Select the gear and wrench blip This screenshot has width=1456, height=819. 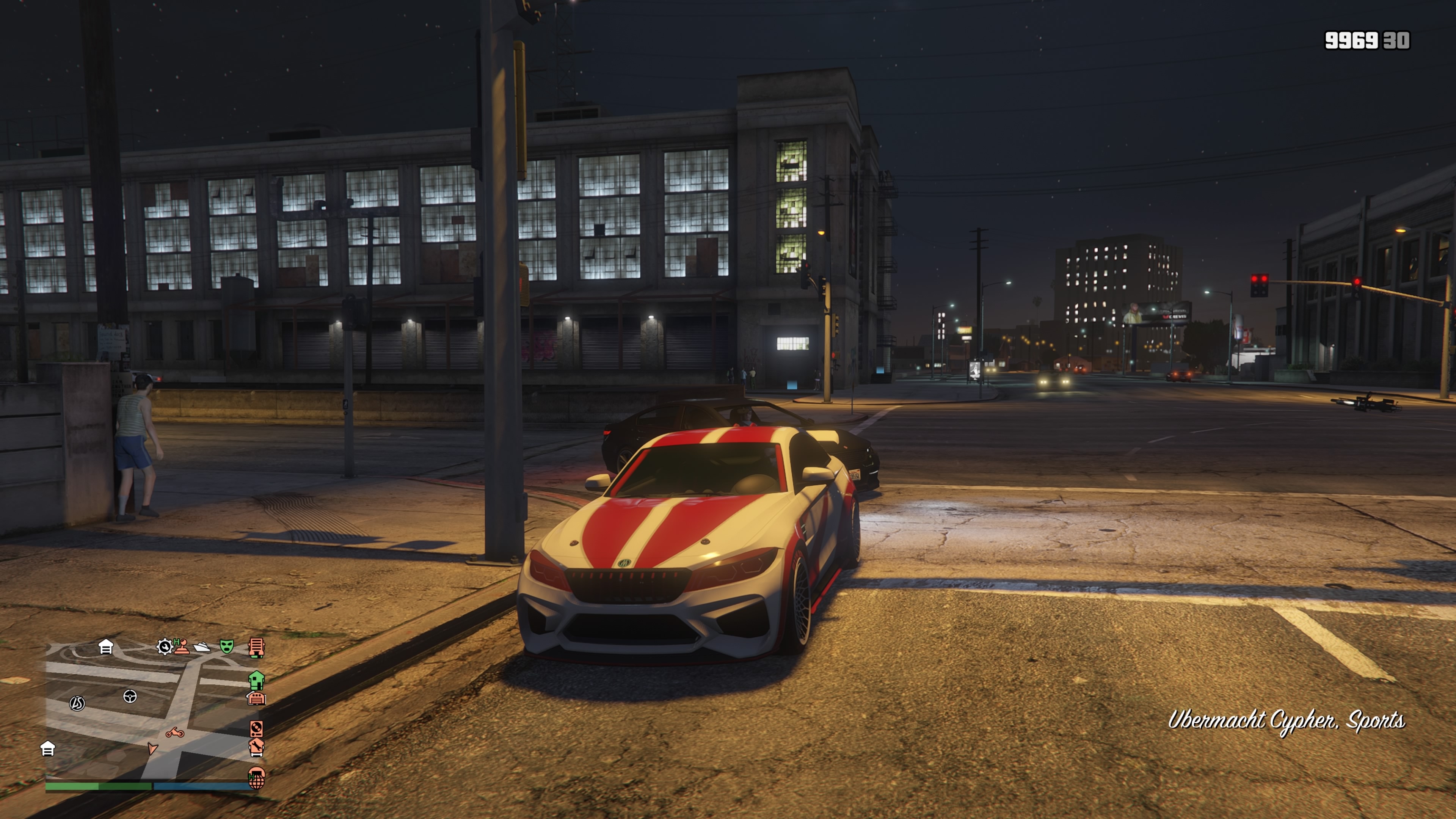click(x=165, y=646)
